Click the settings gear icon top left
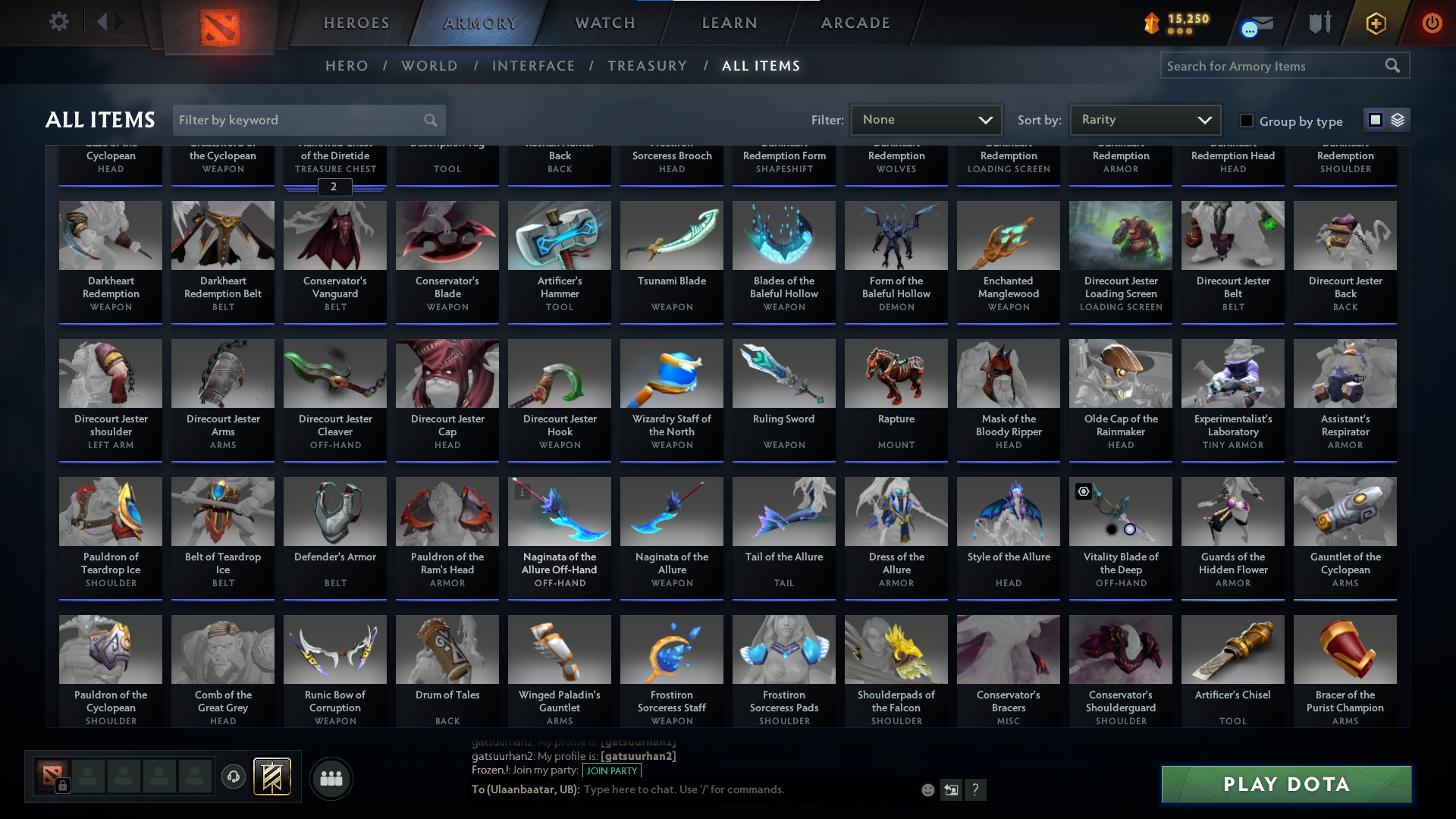1456x819 pixels. 59,21
